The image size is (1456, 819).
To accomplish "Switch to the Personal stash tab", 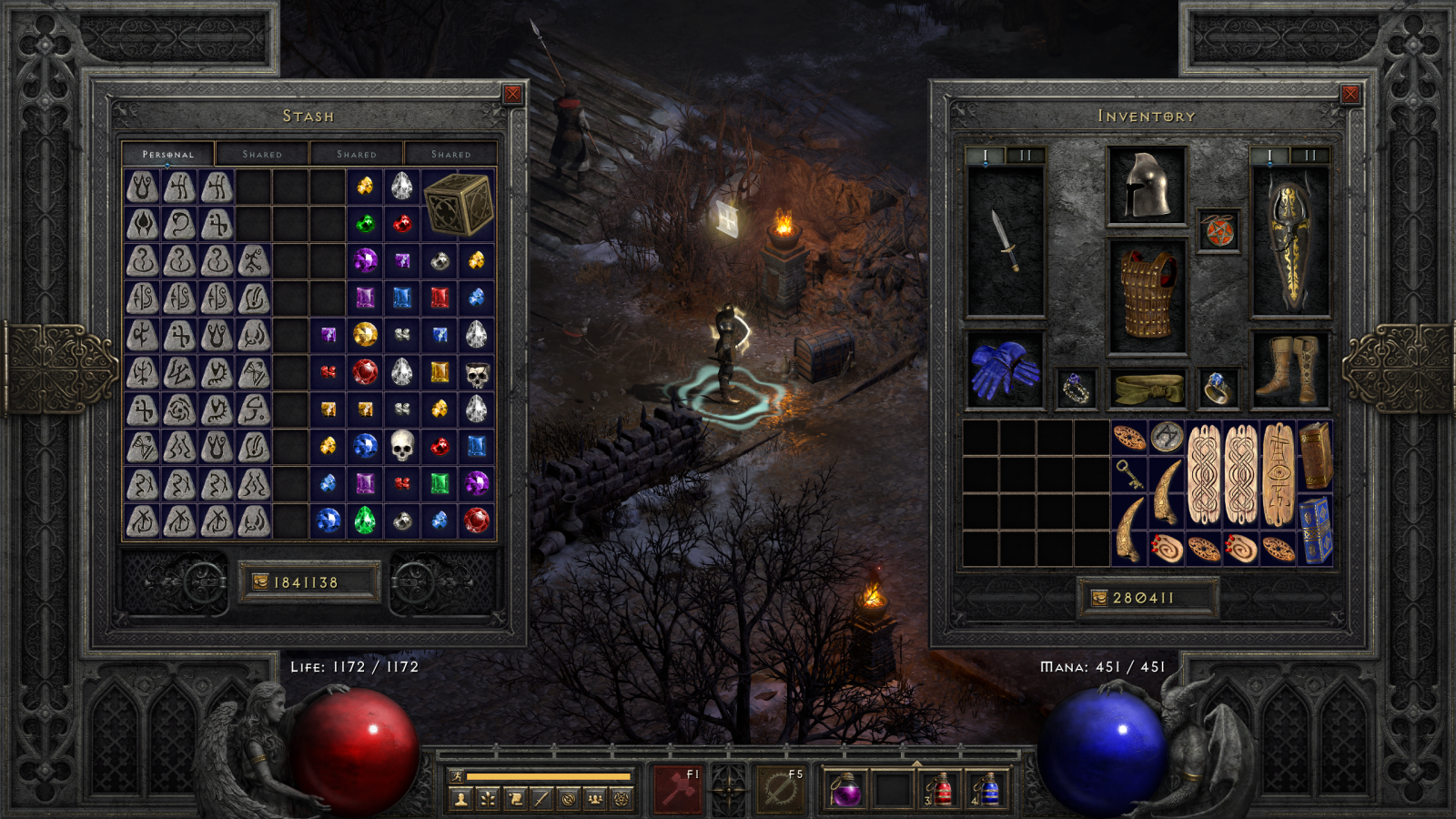I will tap(168, 154).
